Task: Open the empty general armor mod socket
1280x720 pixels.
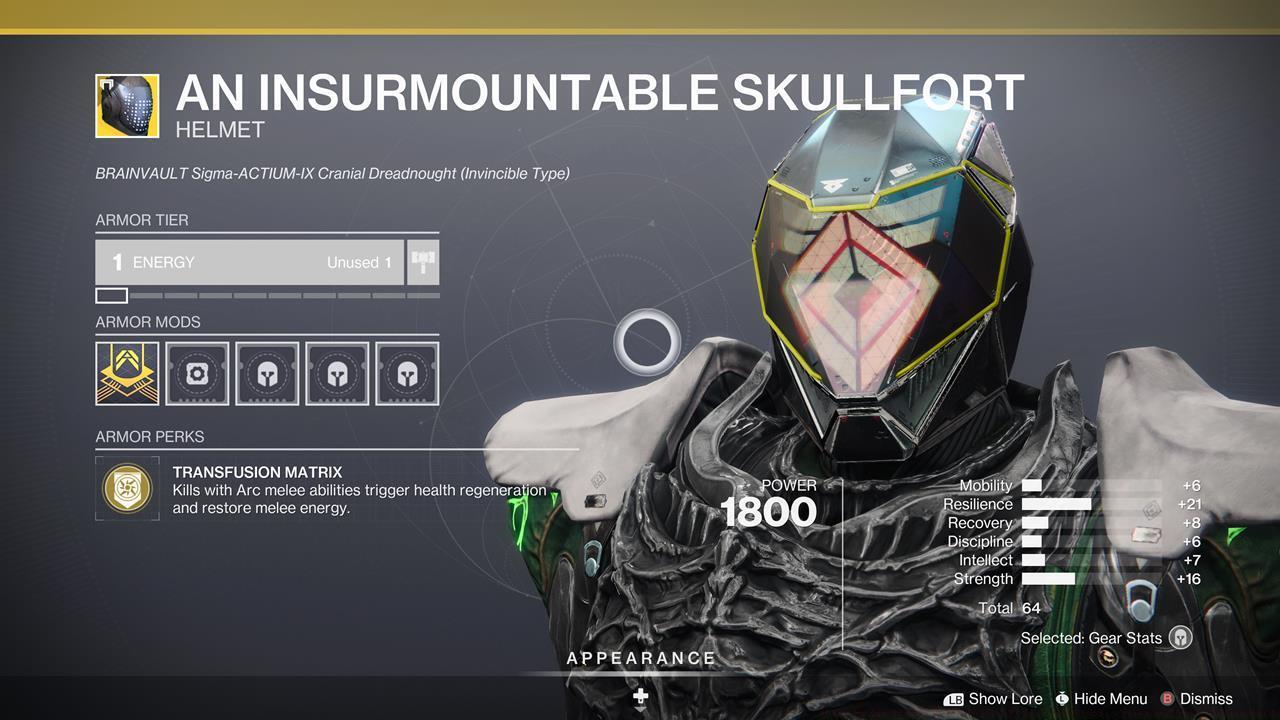Action: click(199, 373)
